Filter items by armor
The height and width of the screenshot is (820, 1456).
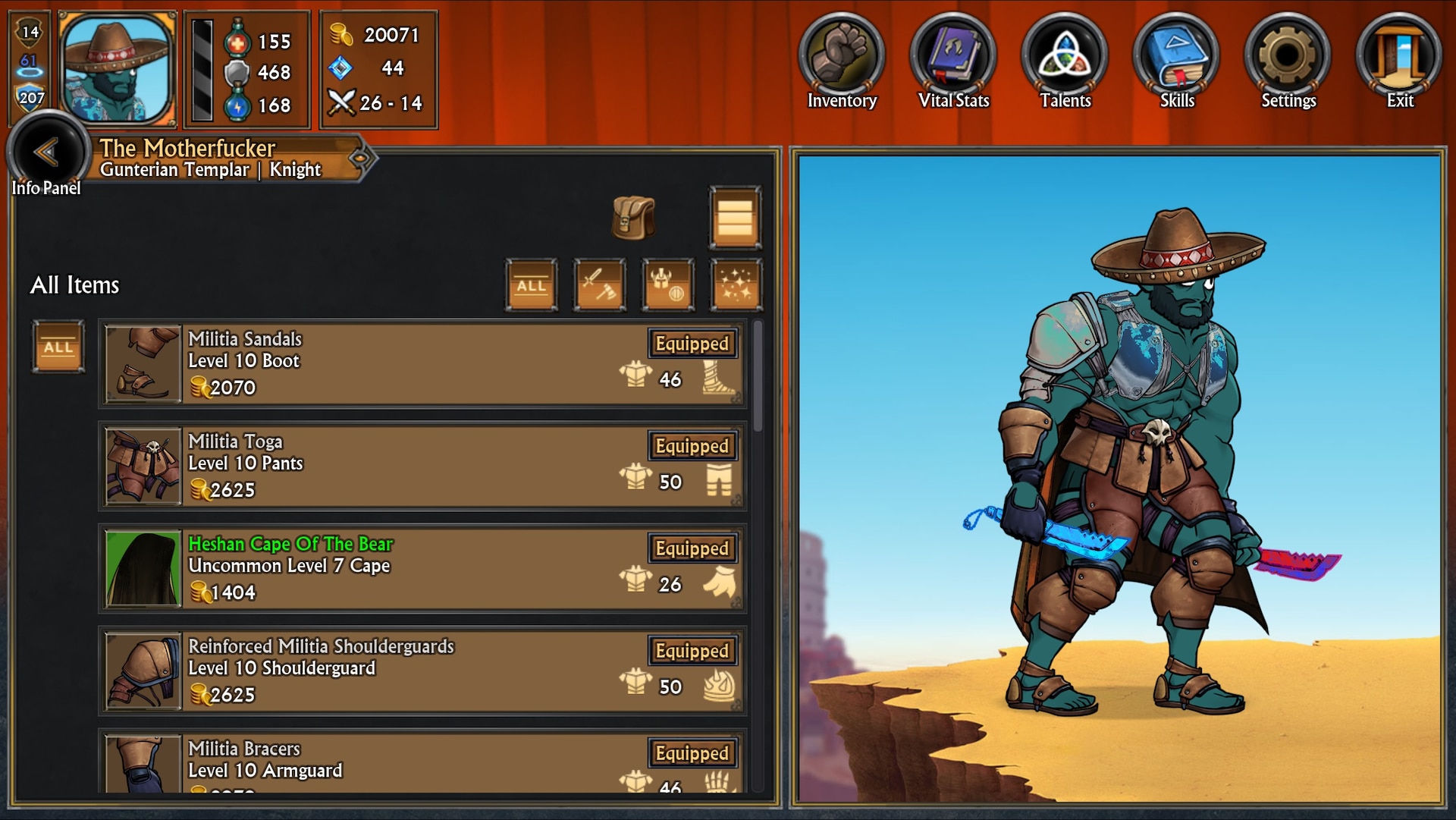[667, 285]
